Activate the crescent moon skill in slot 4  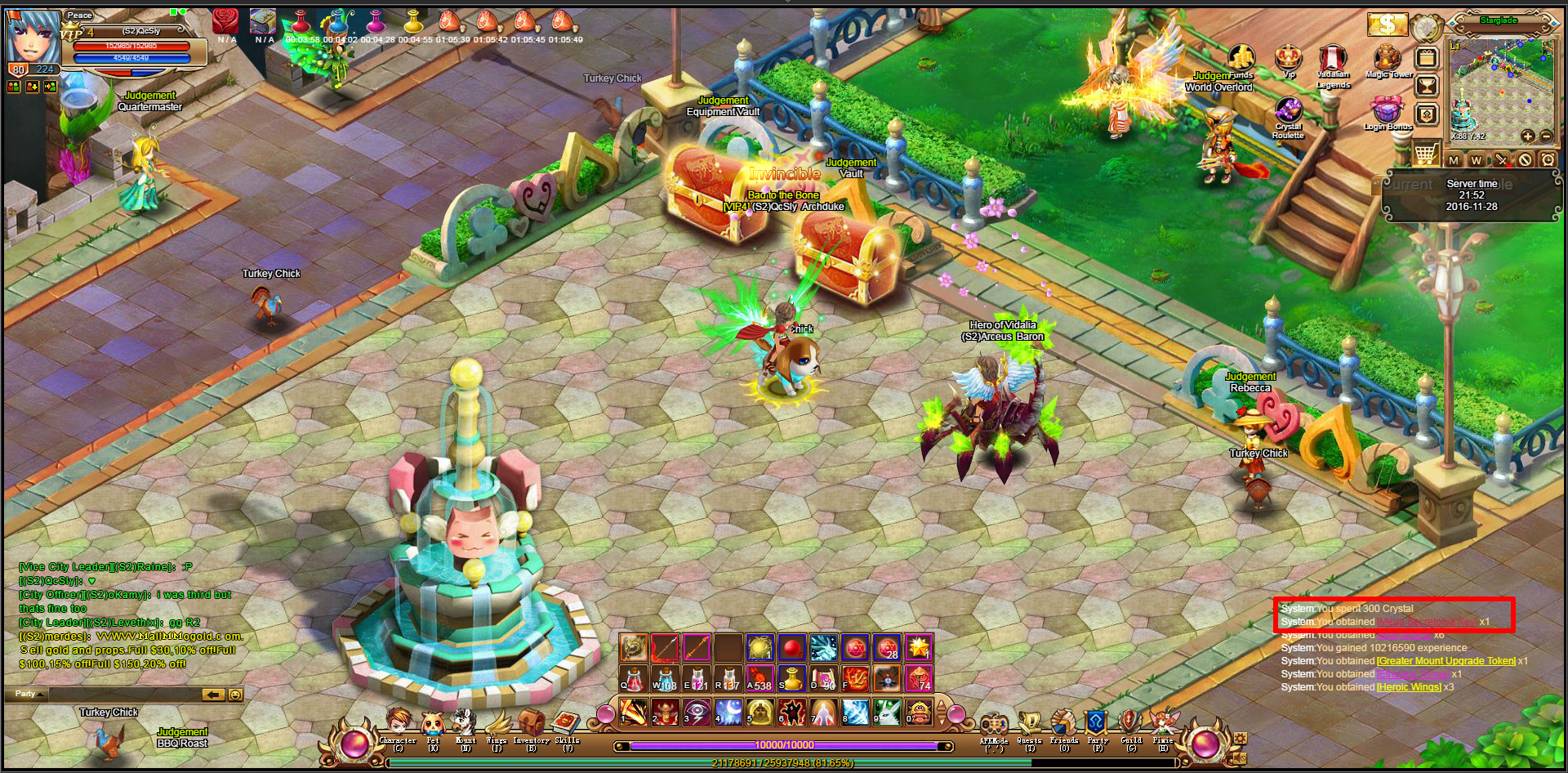click(x=728, y=712)
